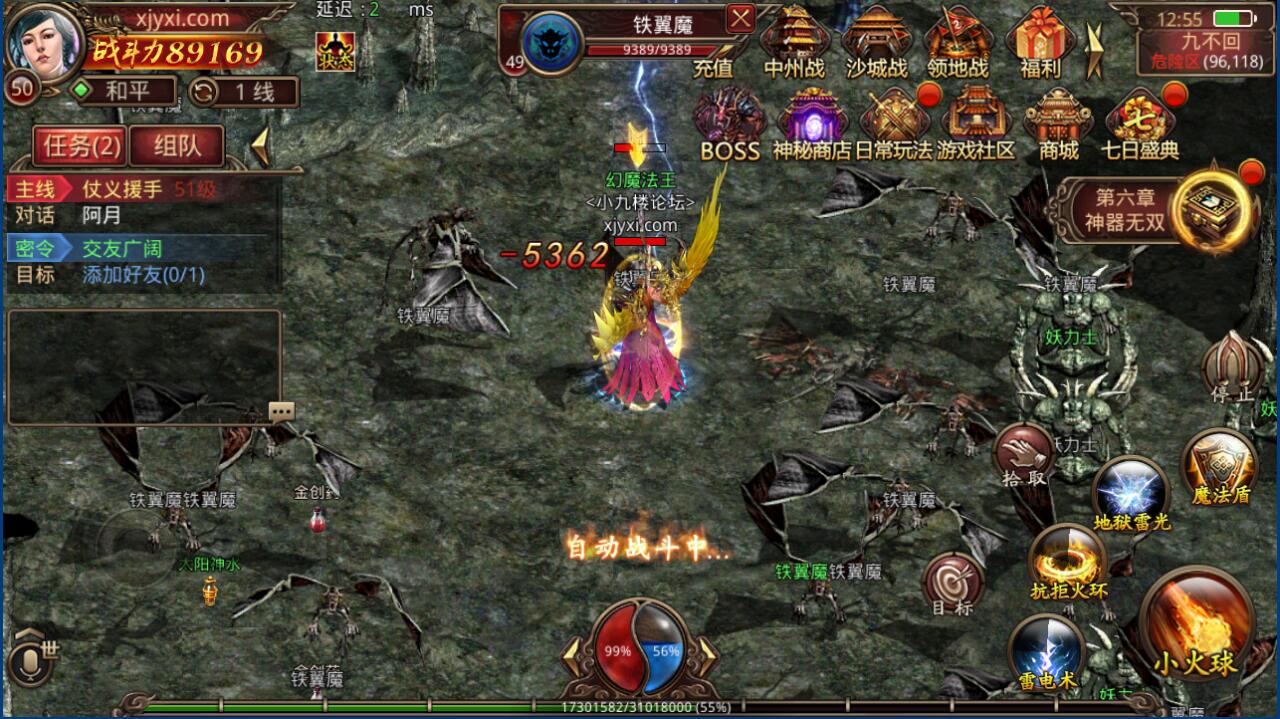Screen dimensions: 1280x719
Task: Use the 地狱雷光 skill
Action: (x=1130, y=492)
